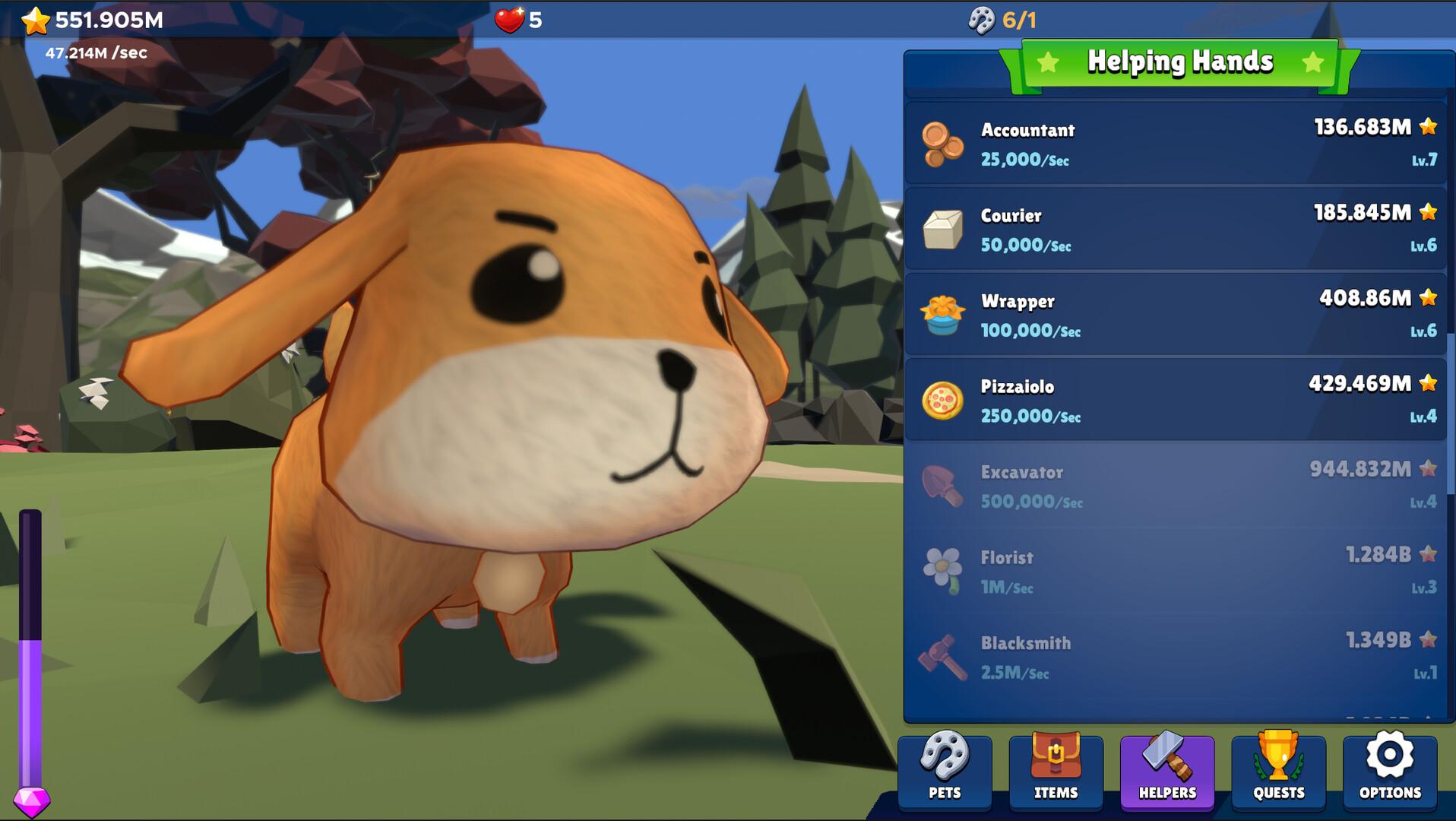Click the Excavator shovel icon
Viewport: 1456px width, 821px height.
pyautogui.click(x=942, y=487)
